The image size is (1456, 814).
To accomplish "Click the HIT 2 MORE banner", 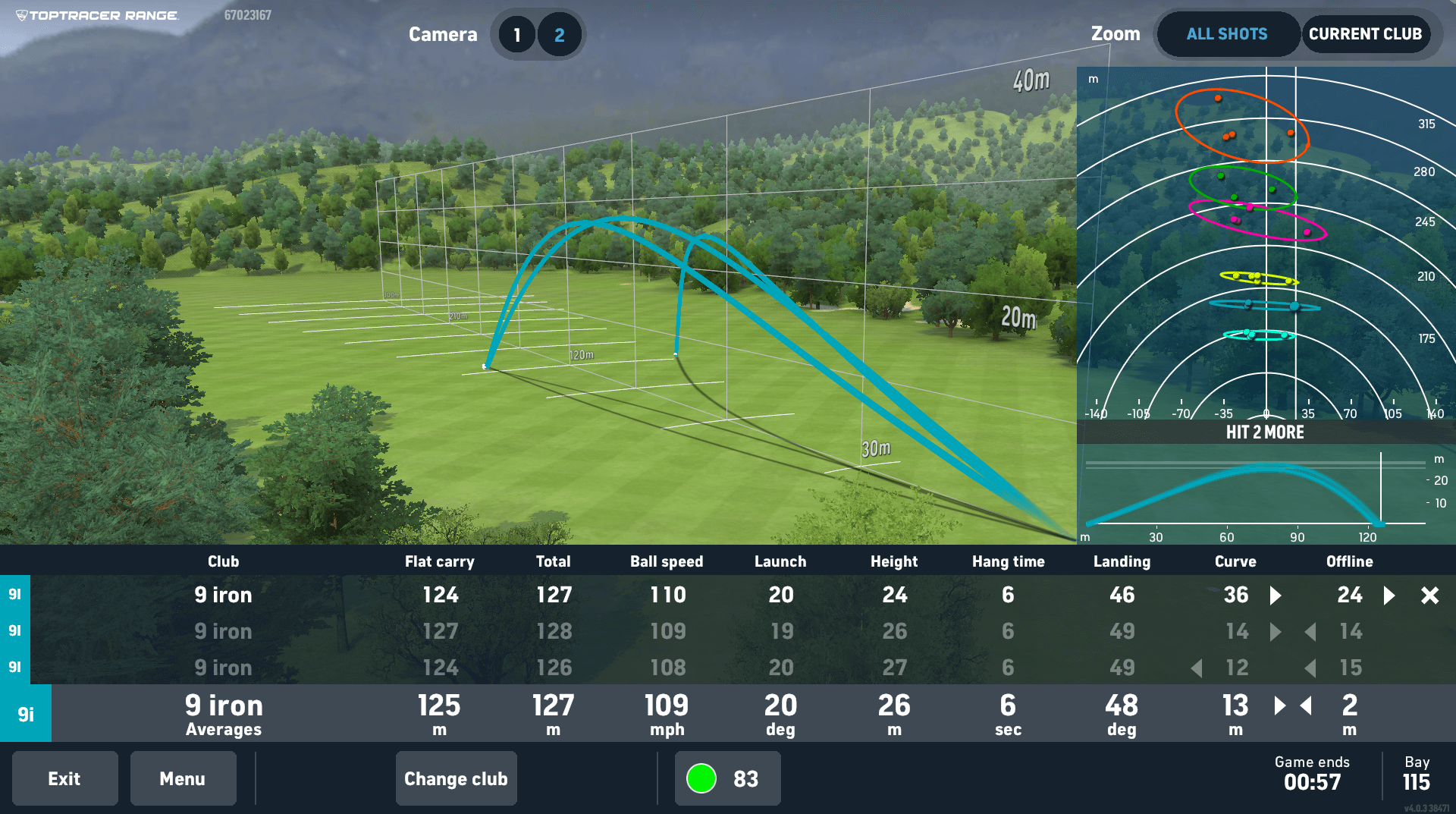I will pyautogui.click(x=1265, y=432).
